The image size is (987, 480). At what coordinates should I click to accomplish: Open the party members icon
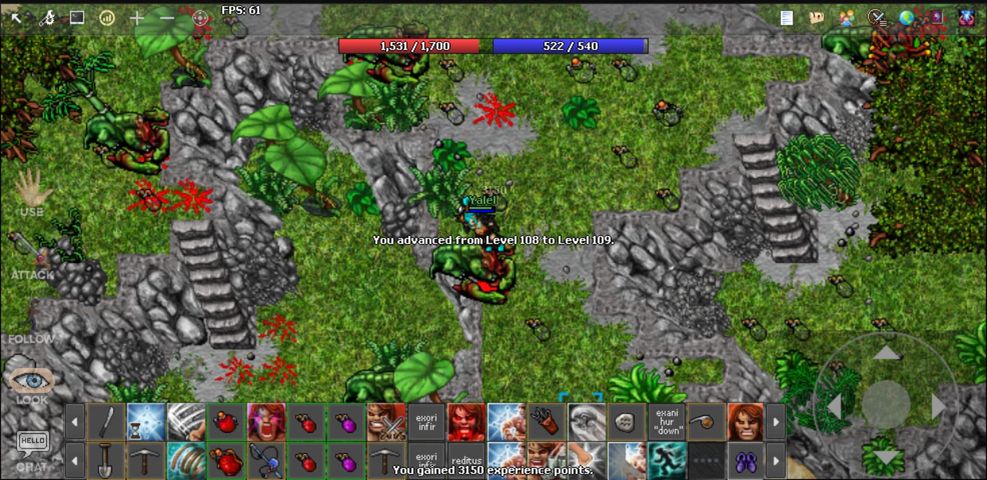[847, 18]
